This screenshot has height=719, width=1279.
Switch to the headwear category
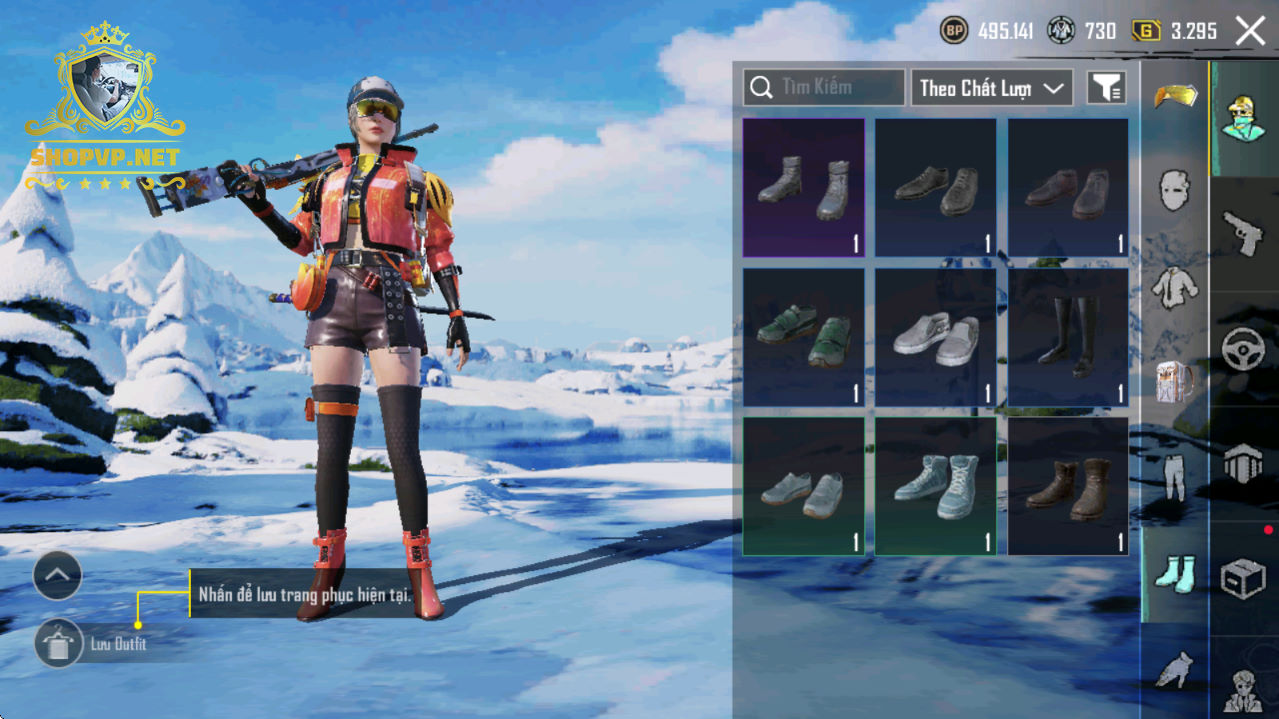coord(1174,96)
